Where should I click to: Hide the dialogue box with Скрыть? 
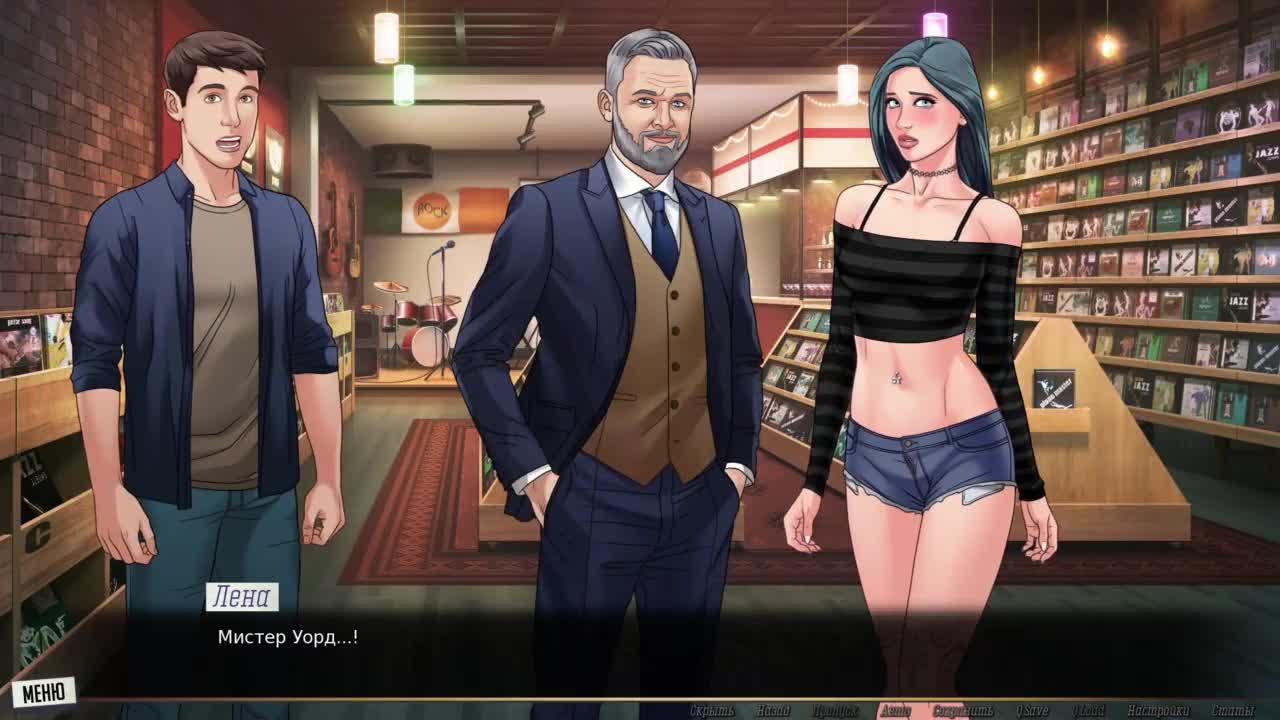712,711
